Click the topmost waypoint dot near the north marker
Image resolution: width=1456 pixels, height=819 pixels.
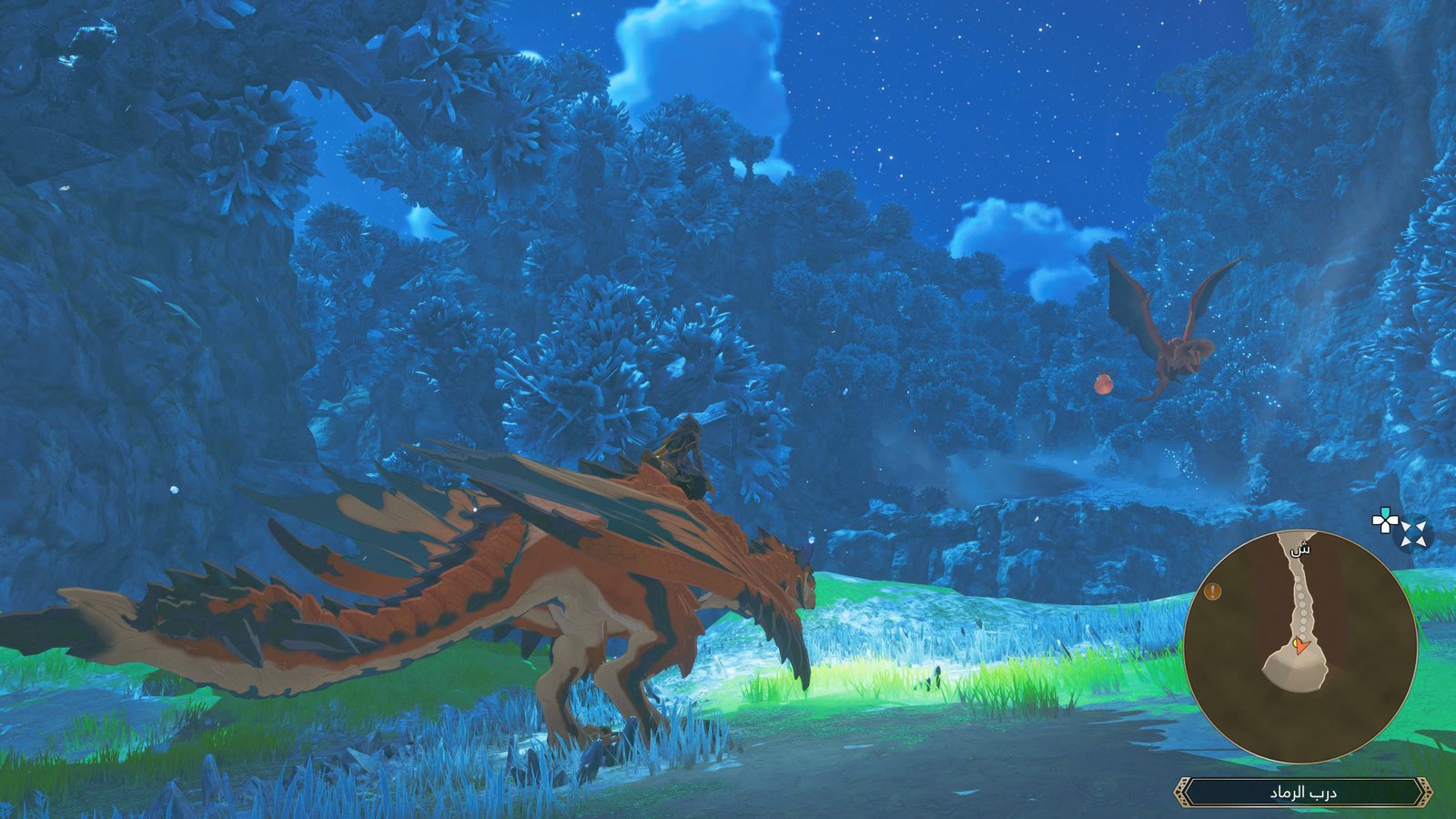coord(1298,579)
